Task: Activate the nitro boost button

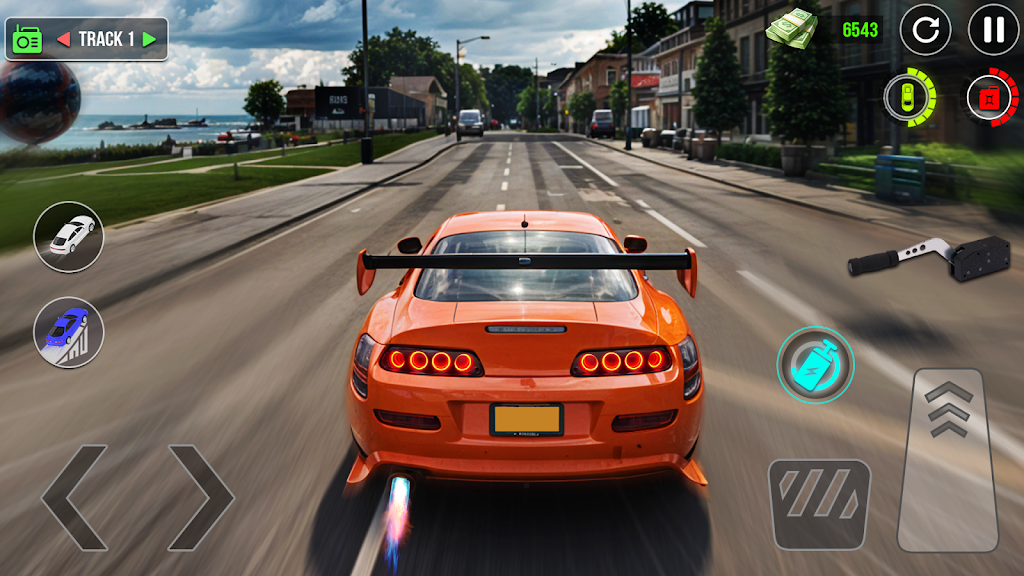Action: pos(815,365)
